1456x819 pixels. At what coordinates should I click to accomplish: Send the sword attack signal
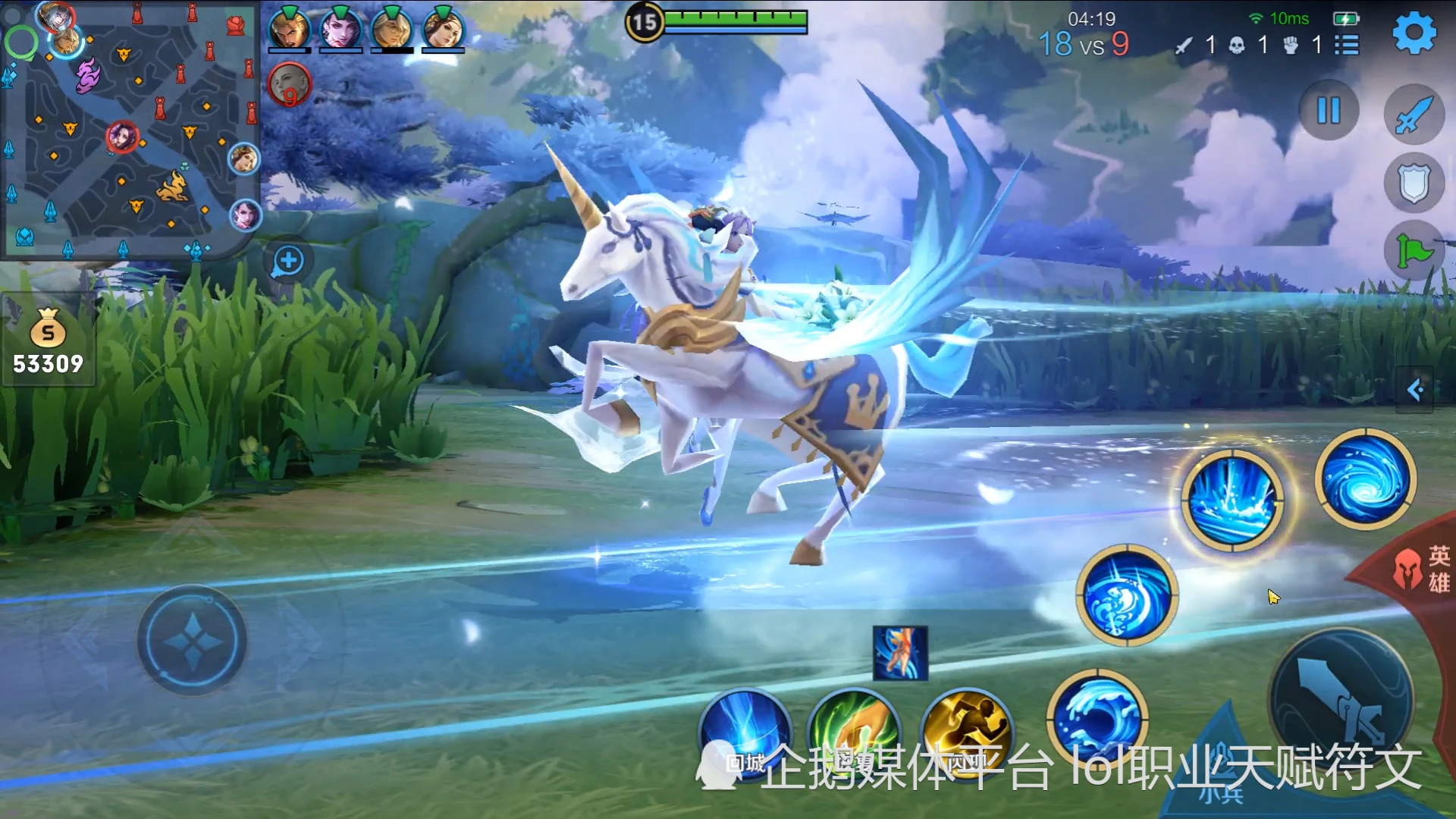(x=1414, y=115)
